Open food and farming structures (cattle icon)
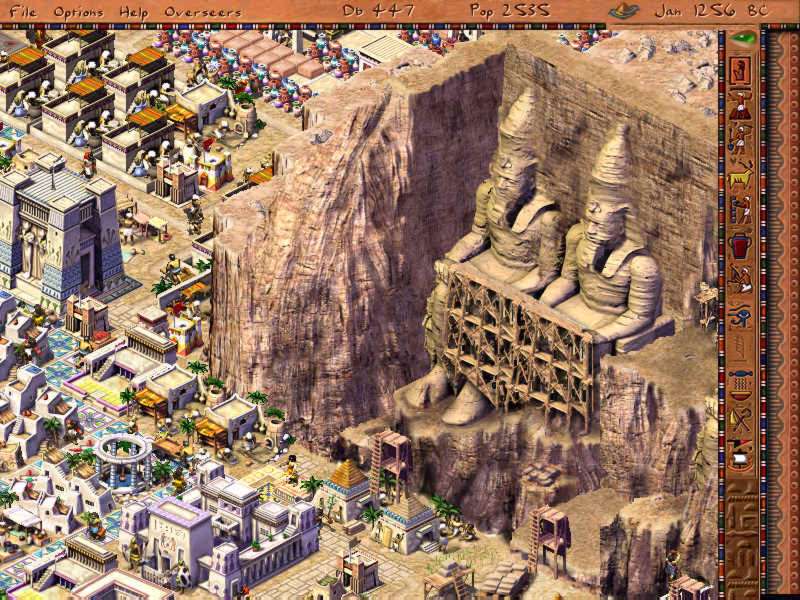 [x=741, y=175]
